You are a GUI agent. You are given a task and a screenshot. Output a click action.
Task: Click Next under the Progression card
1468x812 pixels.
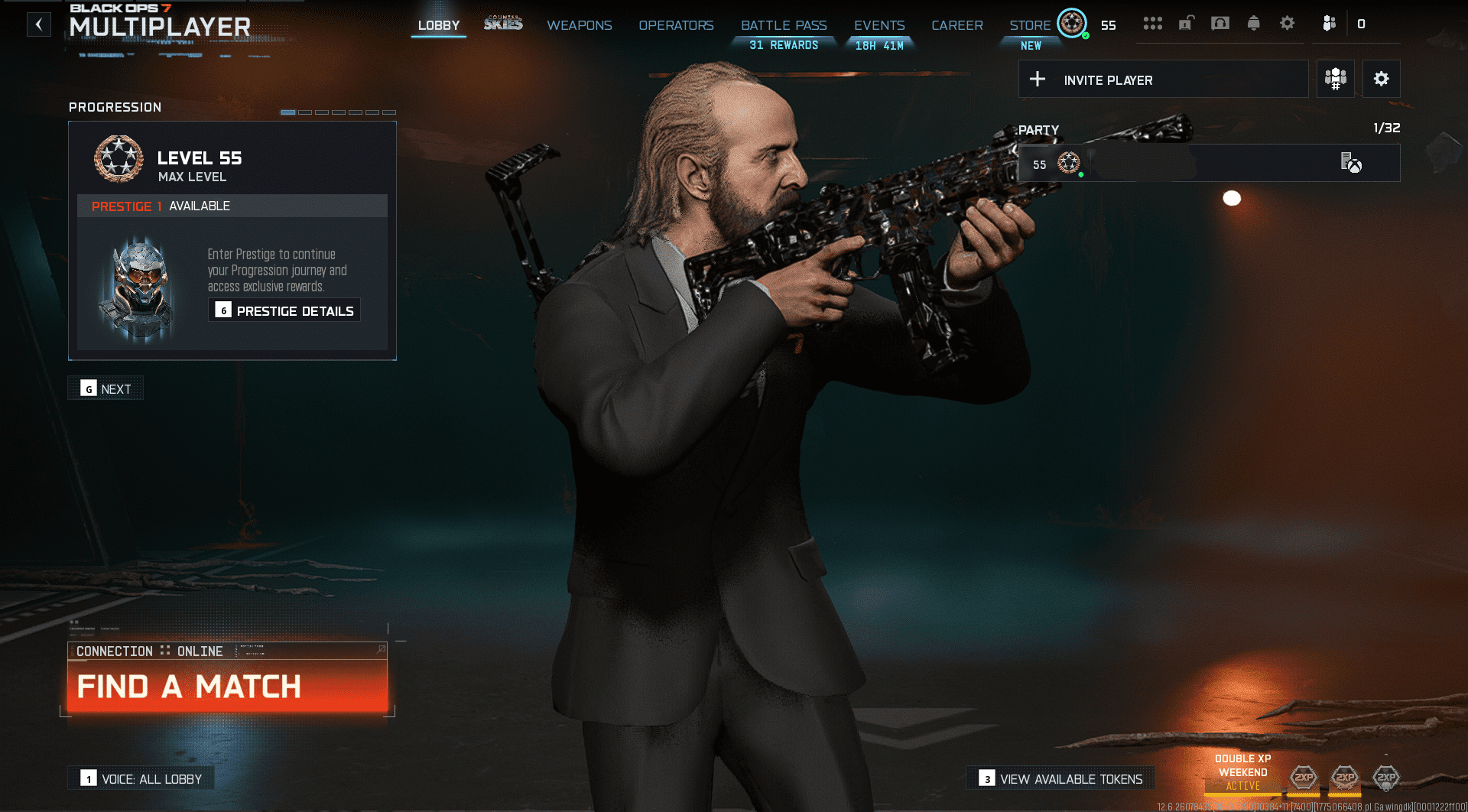[106, 388]
